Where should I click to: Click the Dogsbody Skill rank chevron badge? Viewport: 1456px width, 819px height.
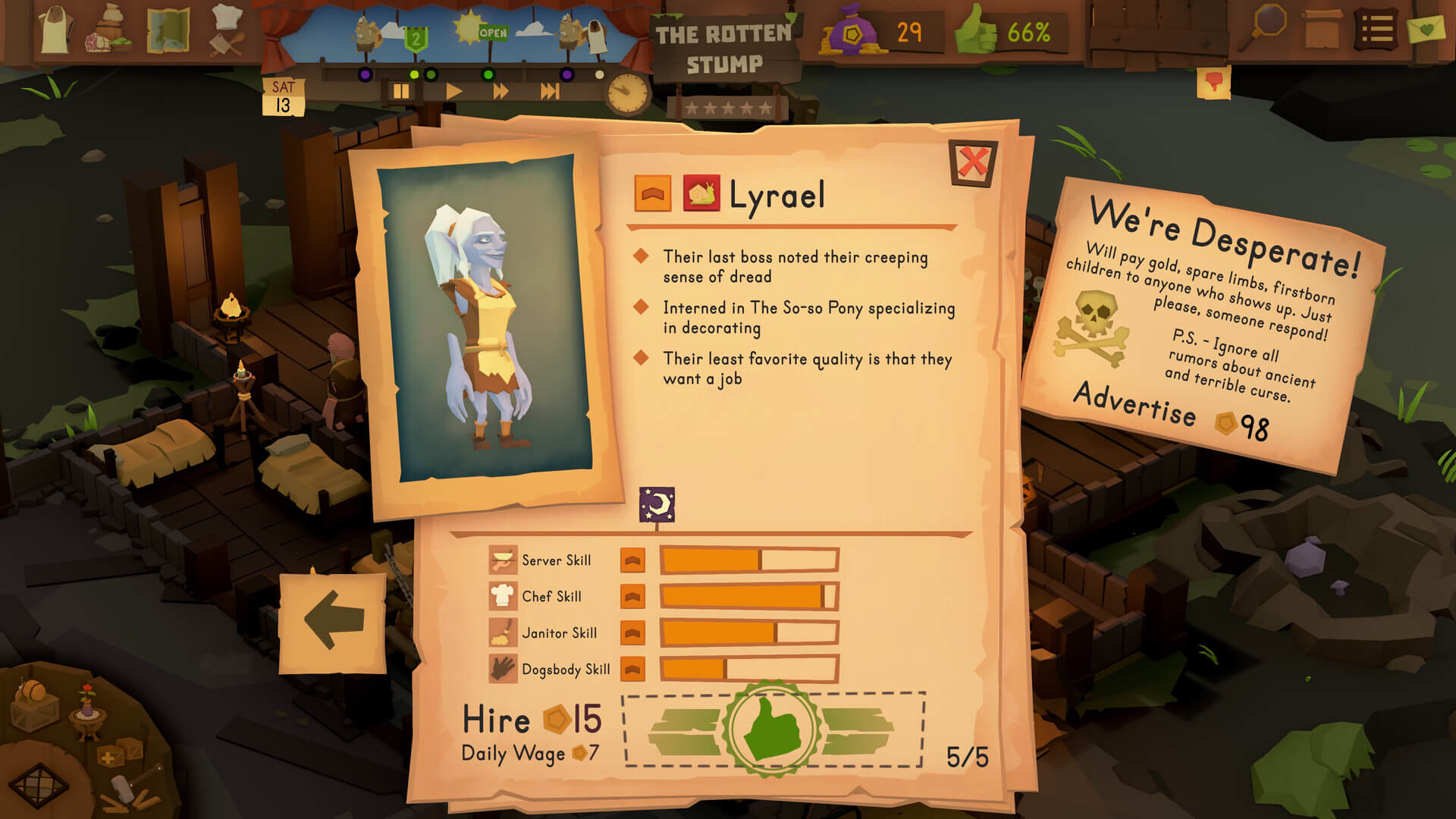tap(633, 670)
